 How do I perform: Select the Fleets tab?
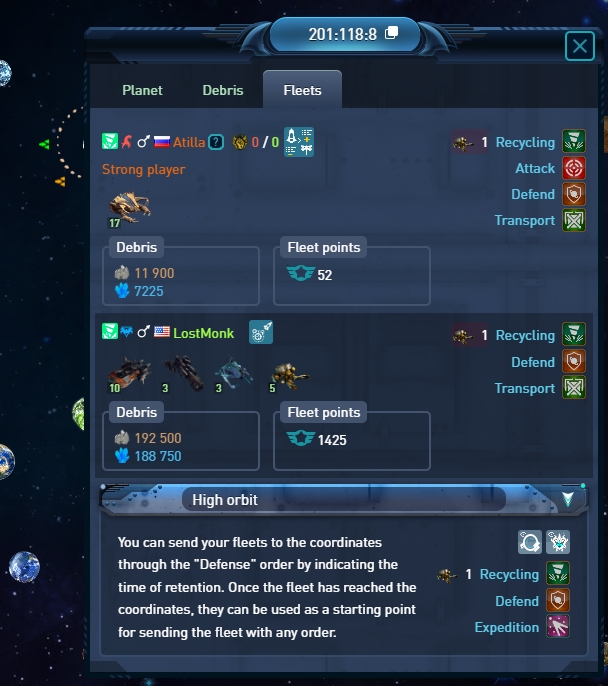point(302,90)
